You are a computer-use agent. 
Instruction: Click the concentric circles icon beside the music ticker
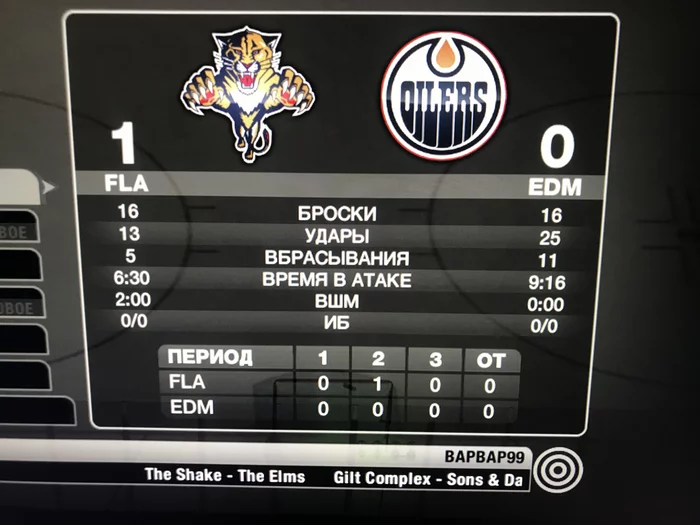click(x=552, y=469)
